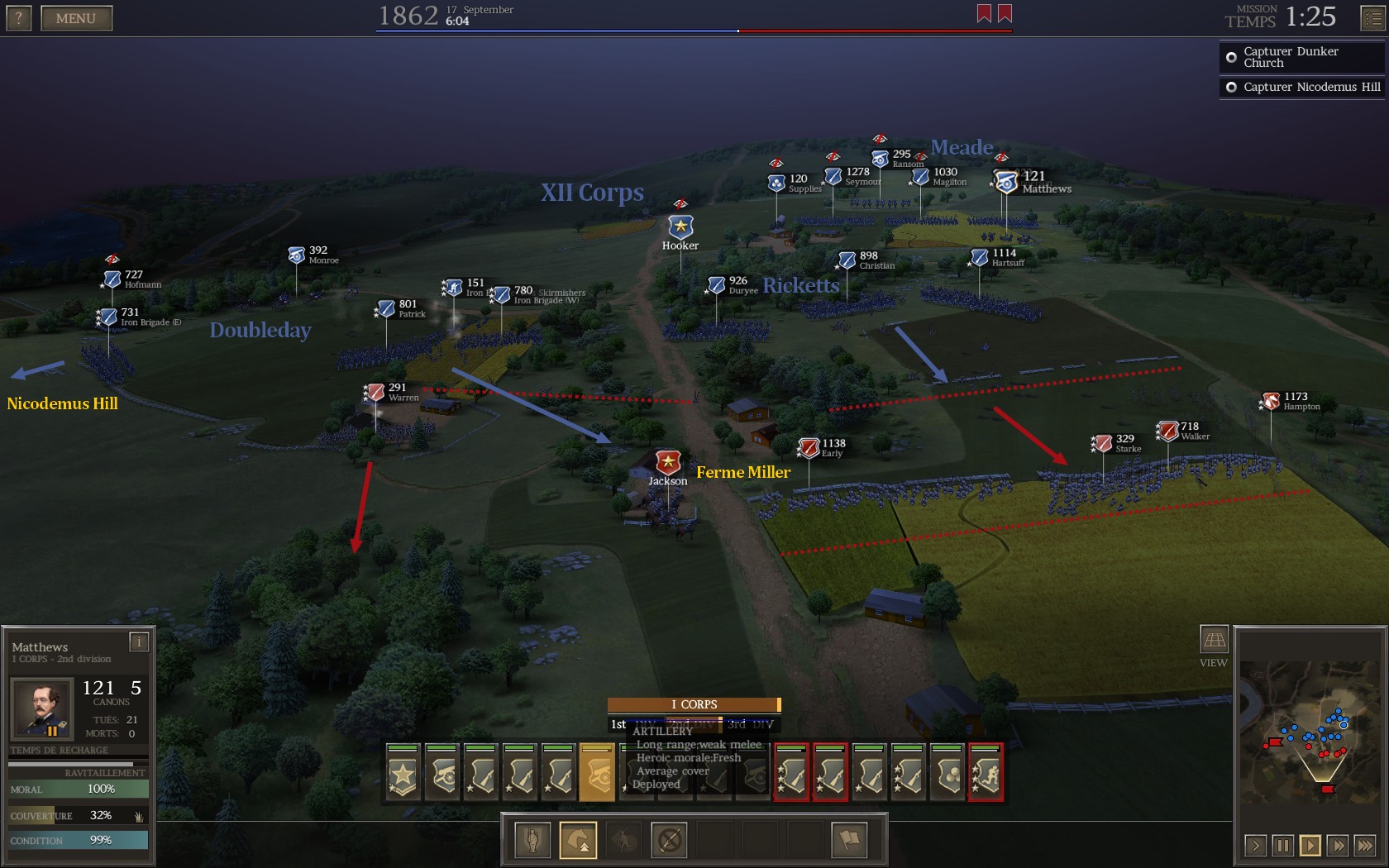Viewport: 1389px width, 868px height.
Task: Show unit info for Matthews
Action: tap(139, 641)
